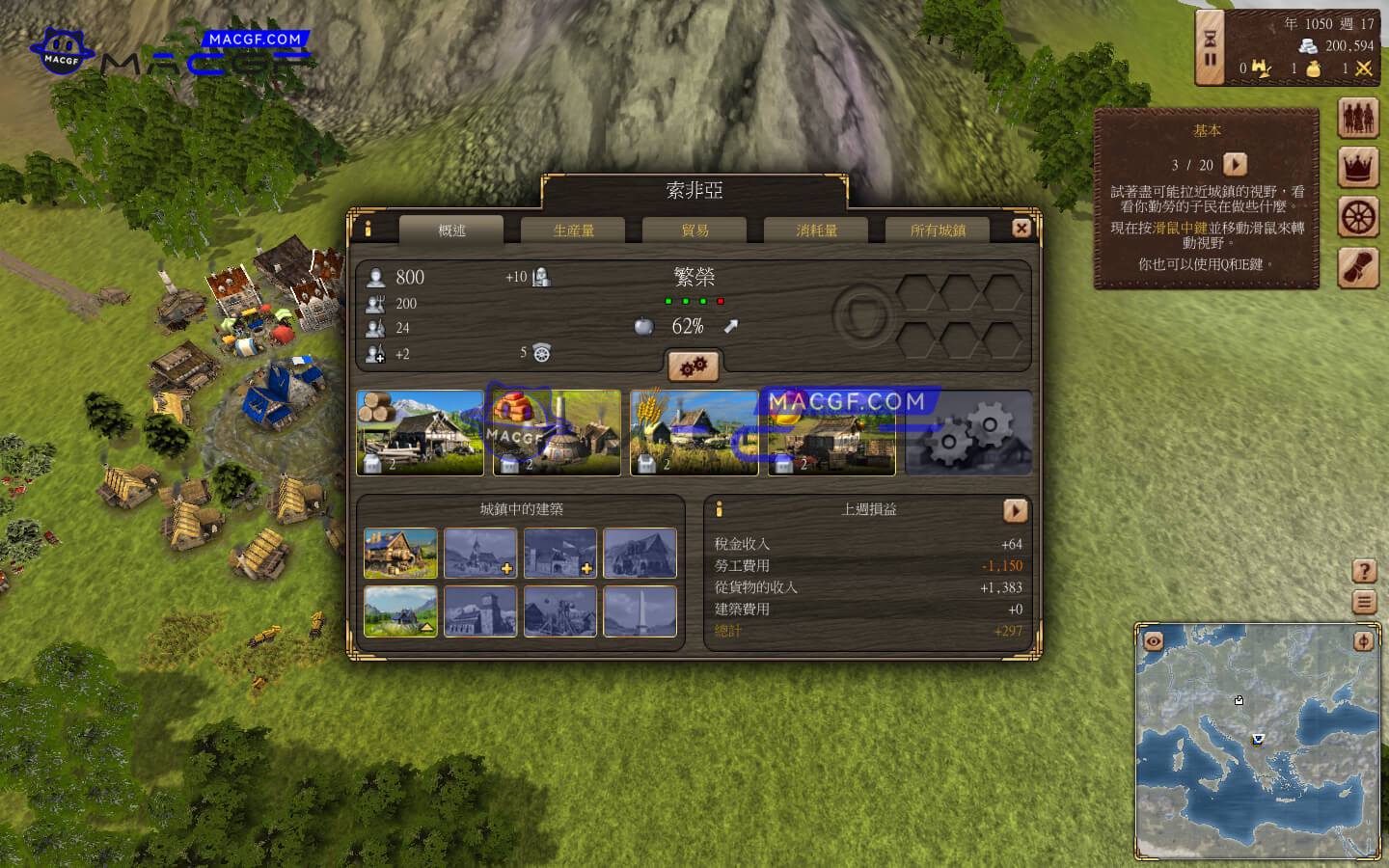This screenshot has width=1389, height=868.
Task: Select the lumber mill production thumbnail
Action: point(422,431)
